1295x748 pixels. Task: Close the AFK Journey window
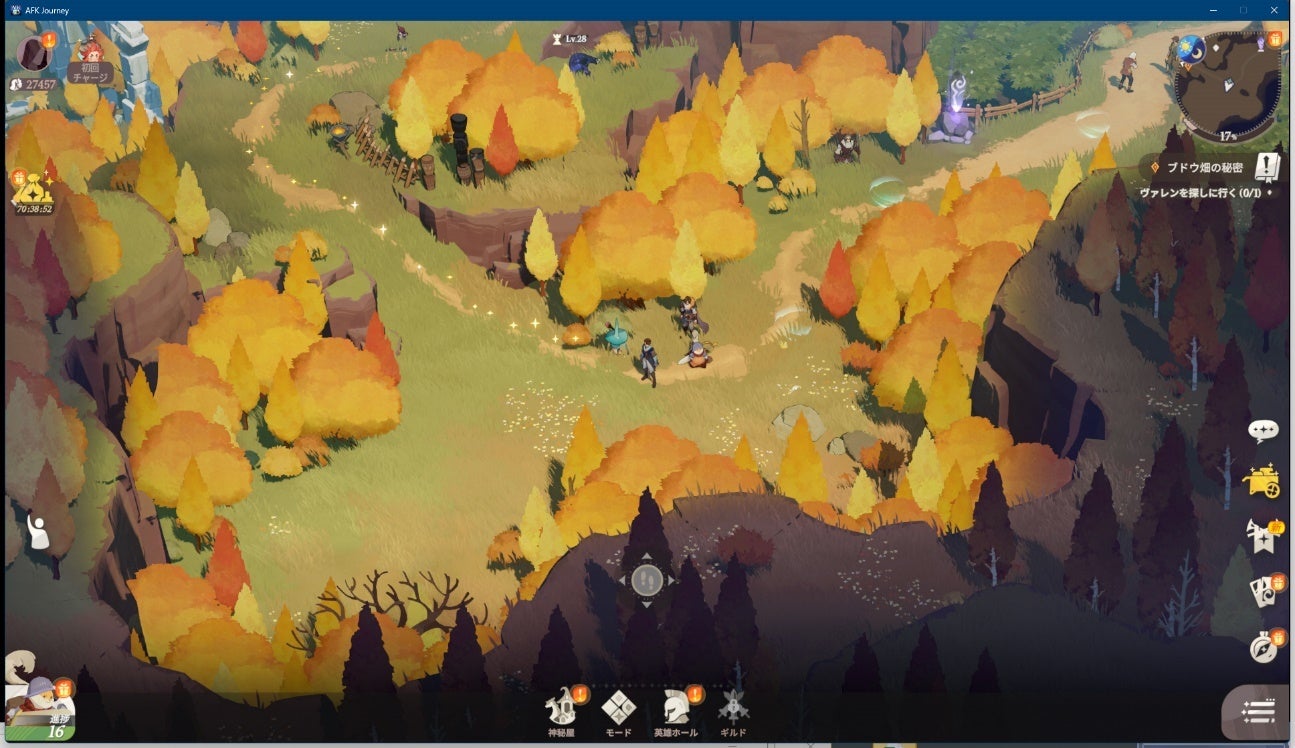tap(1273, 10)
